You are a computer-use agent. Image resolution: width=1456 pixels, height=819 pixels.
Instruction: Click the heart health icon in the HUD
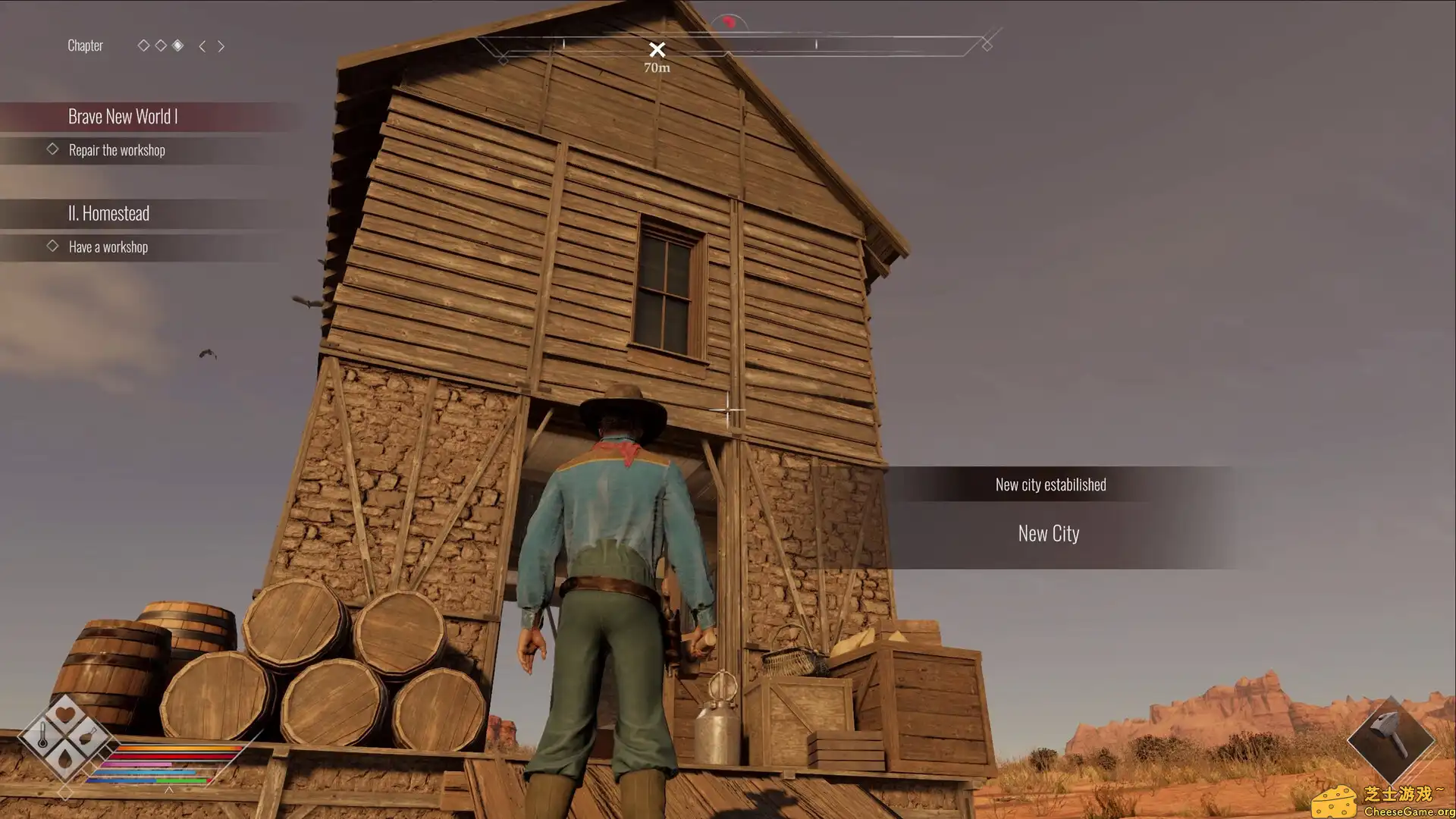click(x=65, y=712)
